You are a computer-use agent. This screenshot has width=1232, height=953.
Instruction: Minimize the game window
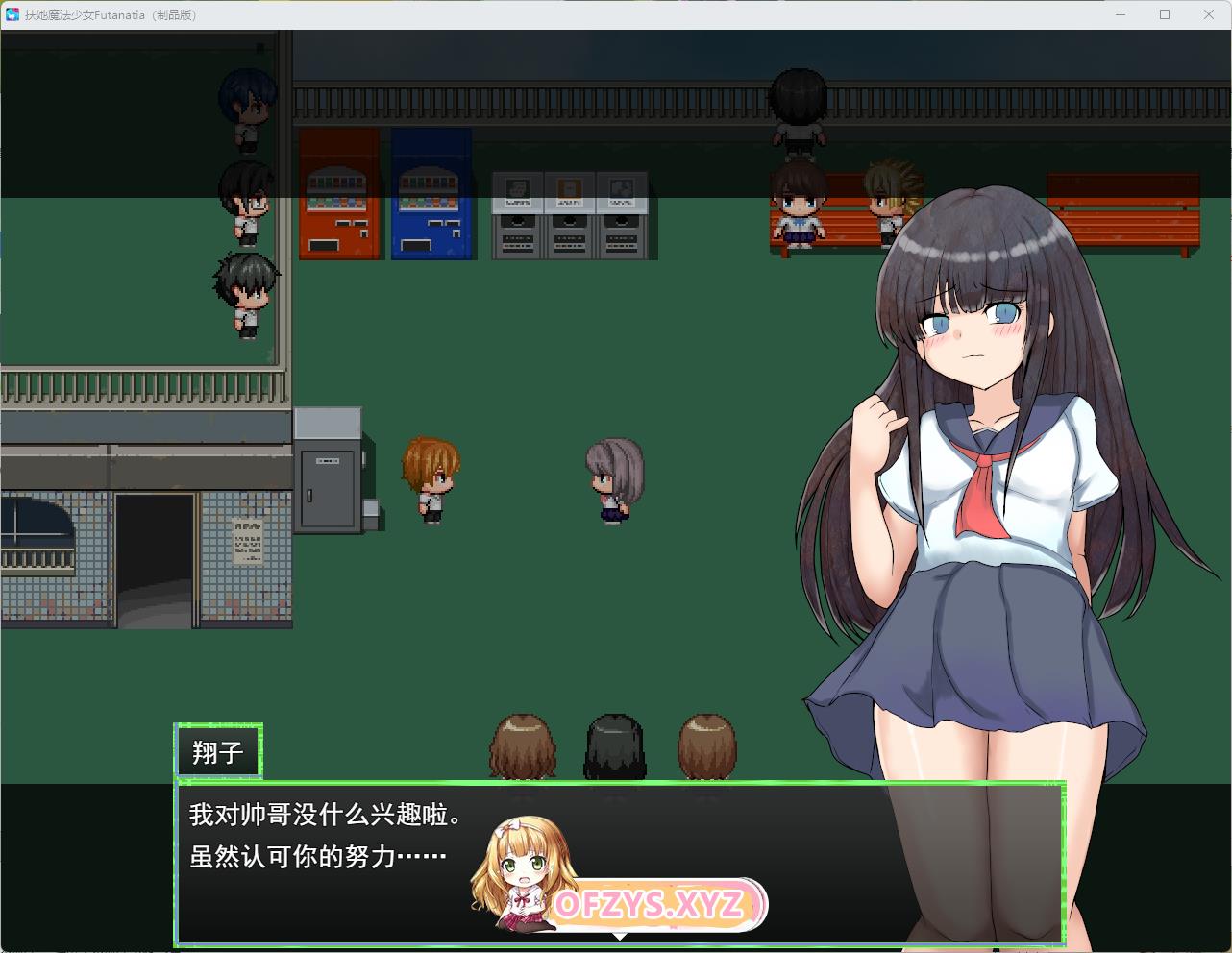coord(1121,14)
